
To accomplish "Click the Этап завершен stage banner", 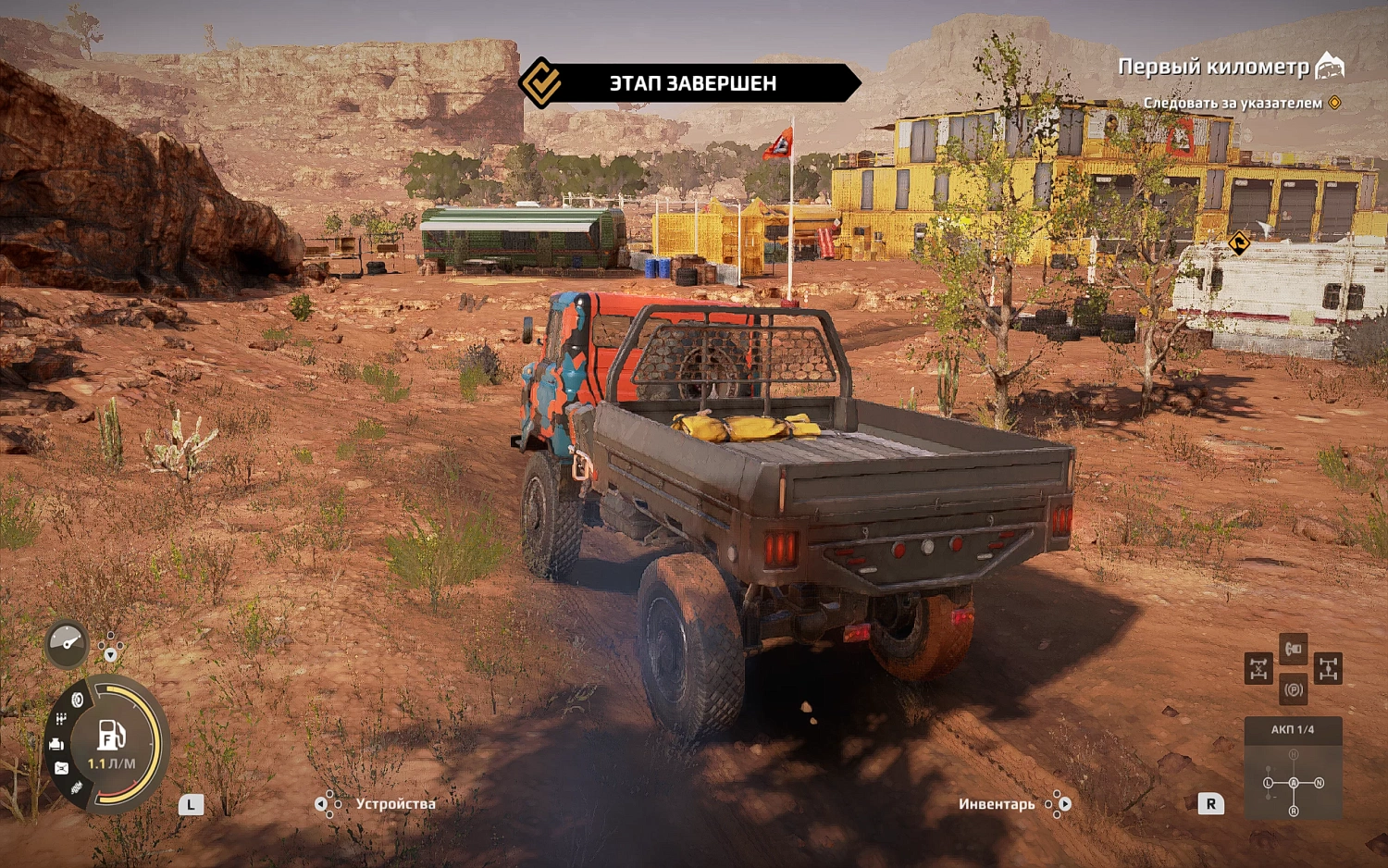I will [x=691, y=83].
